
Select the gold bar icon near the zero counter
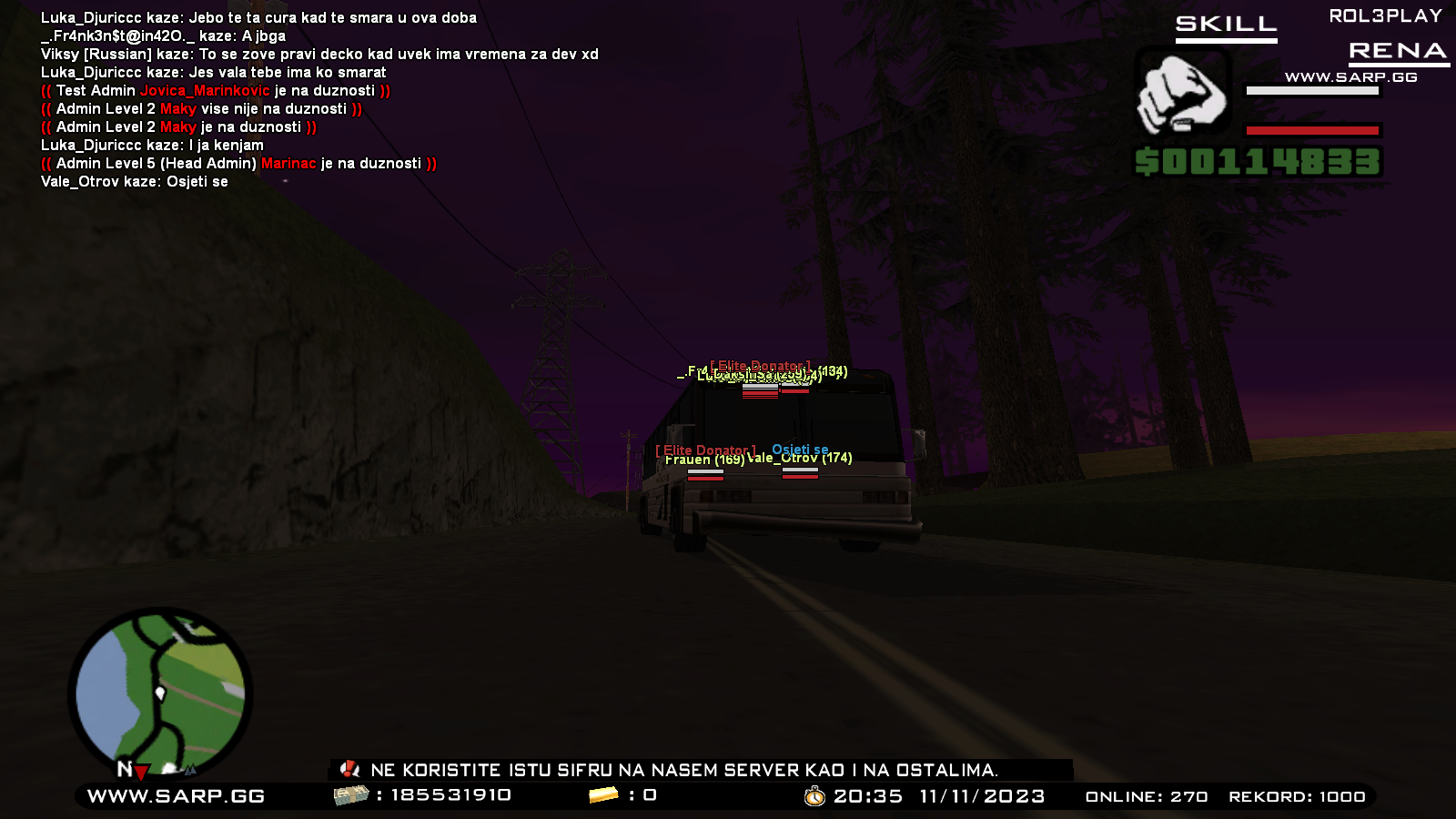pyautogui.click(x=604, y=794)
